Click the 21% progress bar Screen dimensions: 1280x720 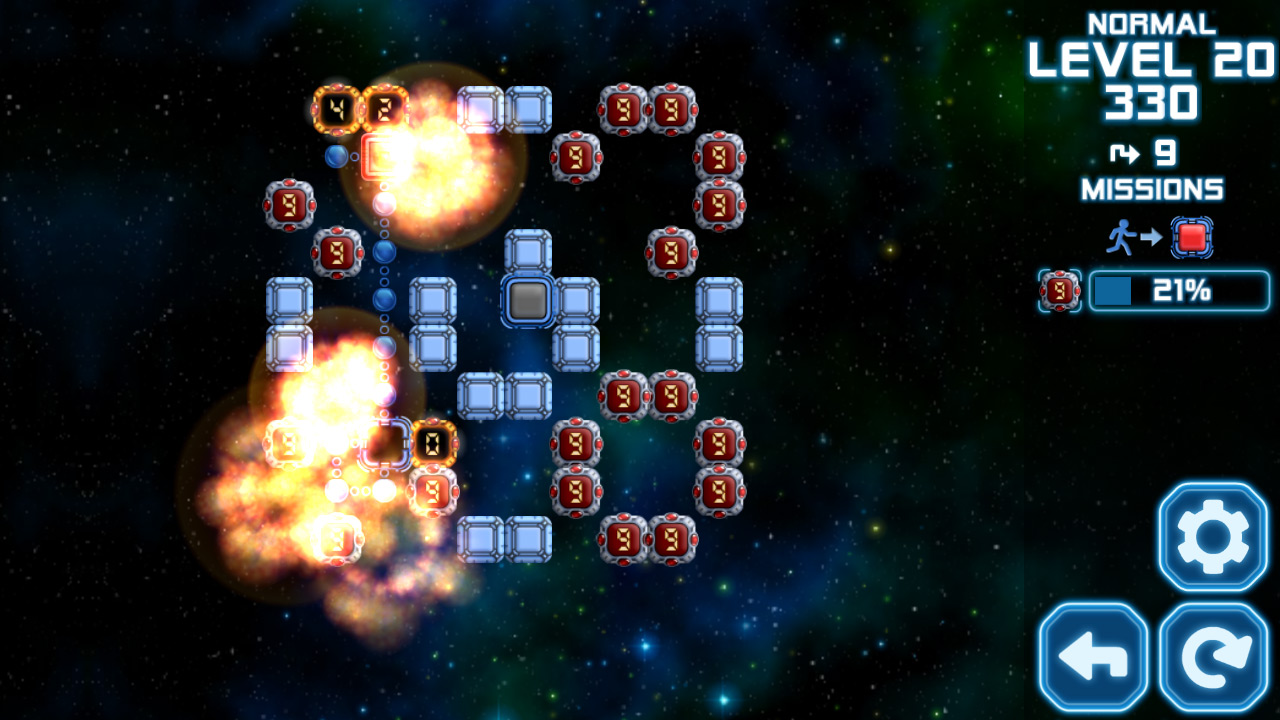1178,291
